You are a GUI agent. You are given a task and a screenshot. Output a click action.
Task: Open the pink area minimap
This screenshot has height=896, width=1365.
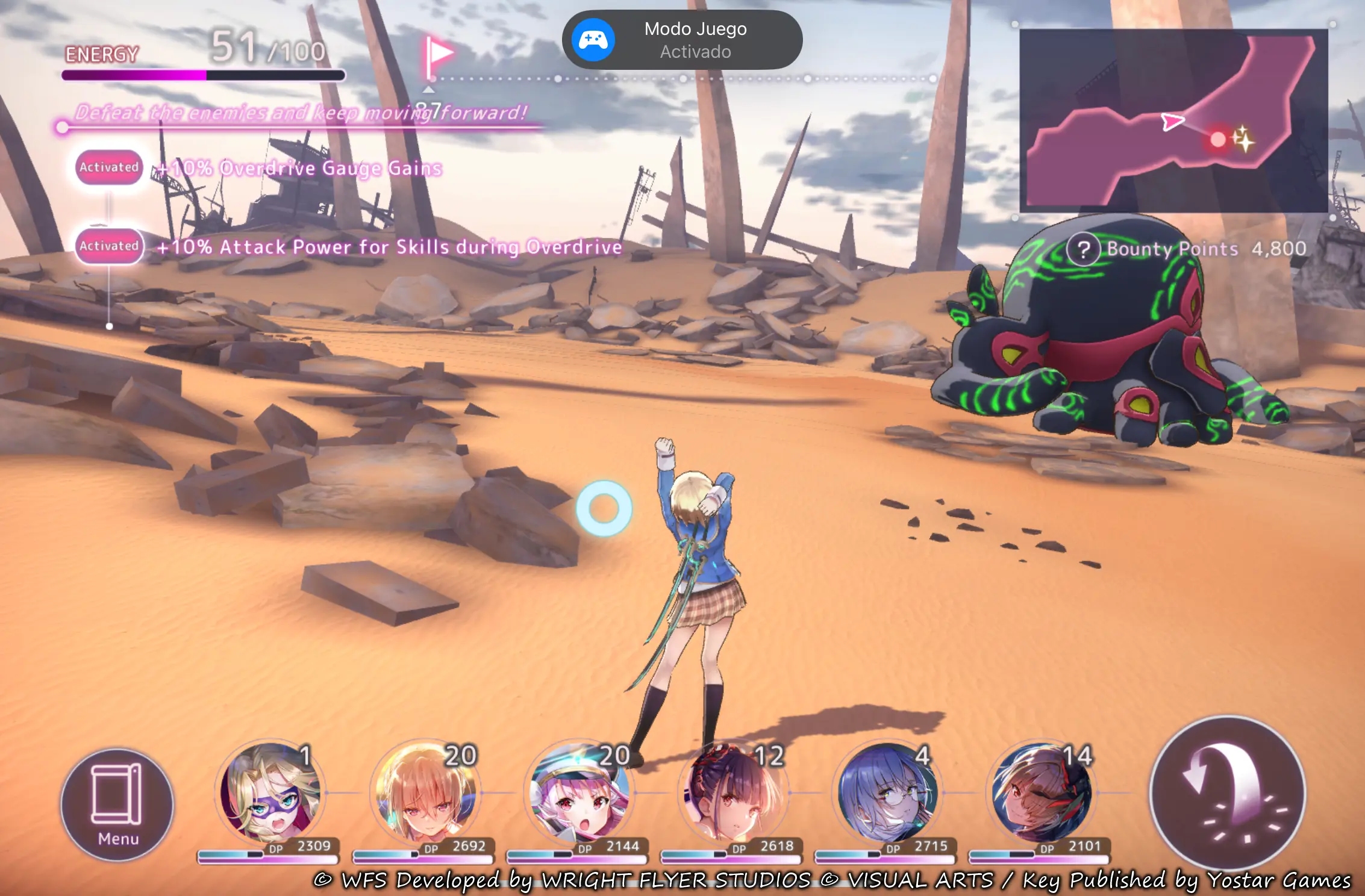[1173, 120]
